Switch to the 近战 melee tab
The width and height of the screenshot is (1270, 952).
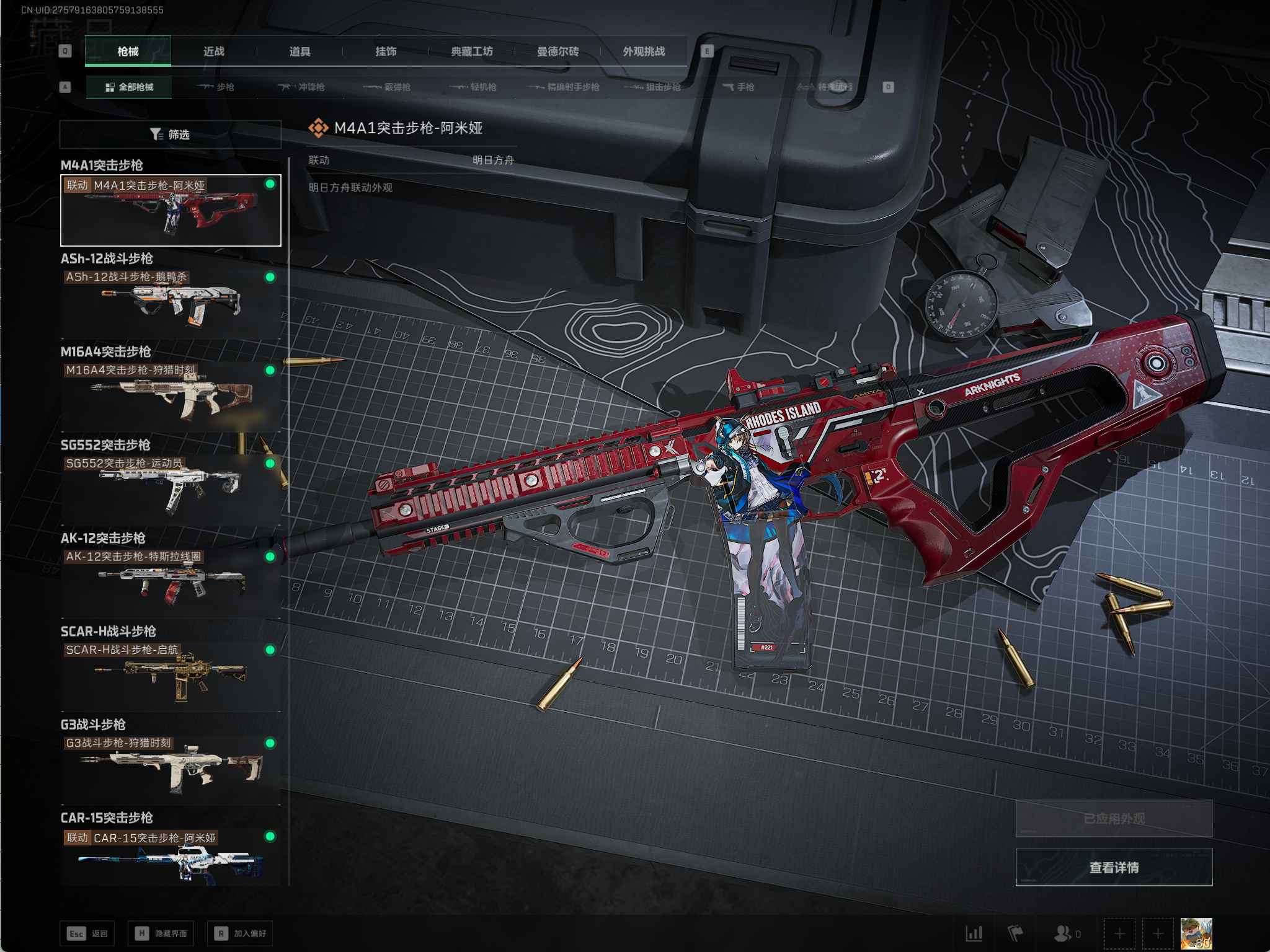point(214,51)
